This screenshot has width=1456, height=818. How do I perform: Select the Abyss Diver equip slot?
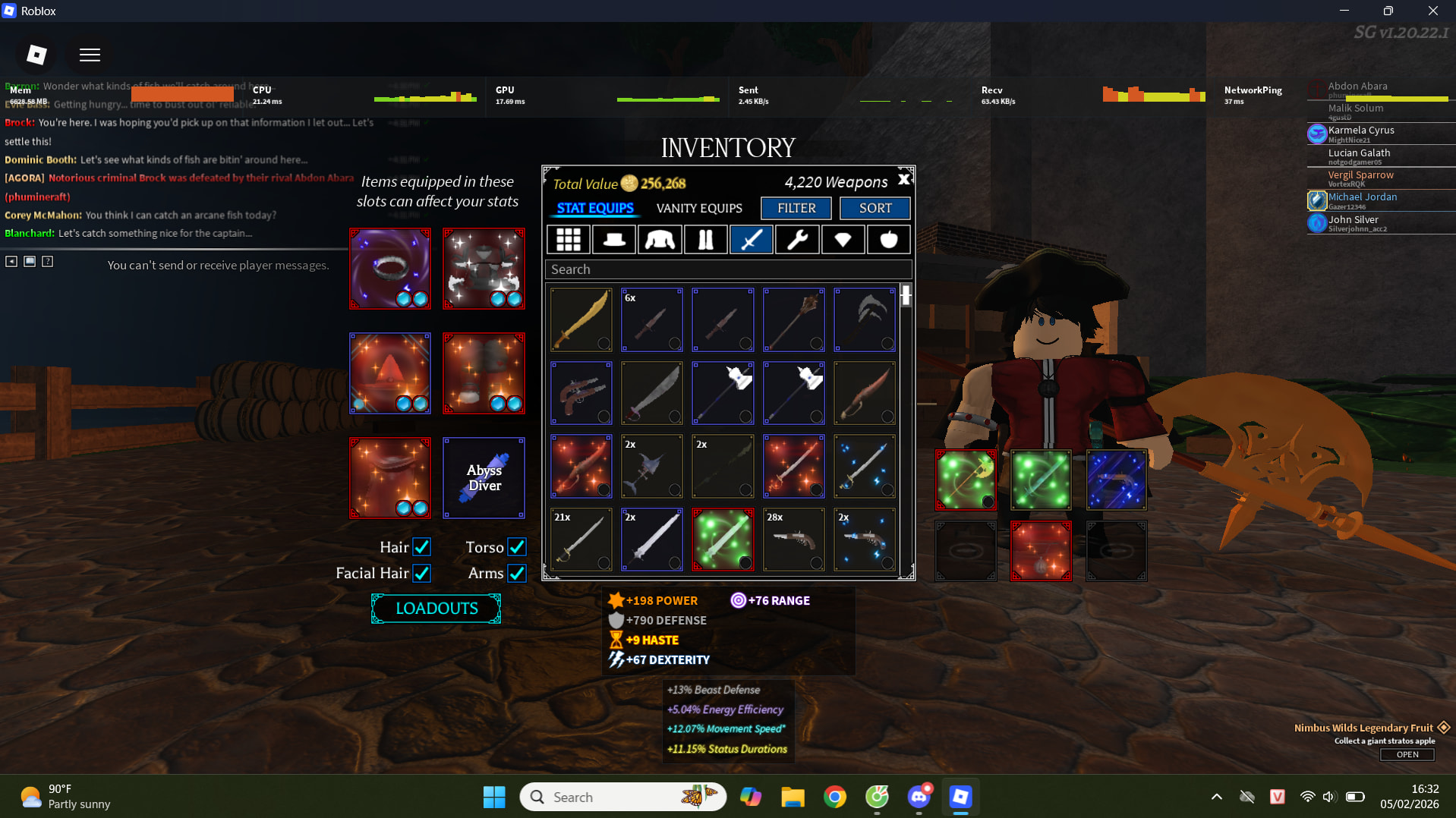[x=484, y=478]
